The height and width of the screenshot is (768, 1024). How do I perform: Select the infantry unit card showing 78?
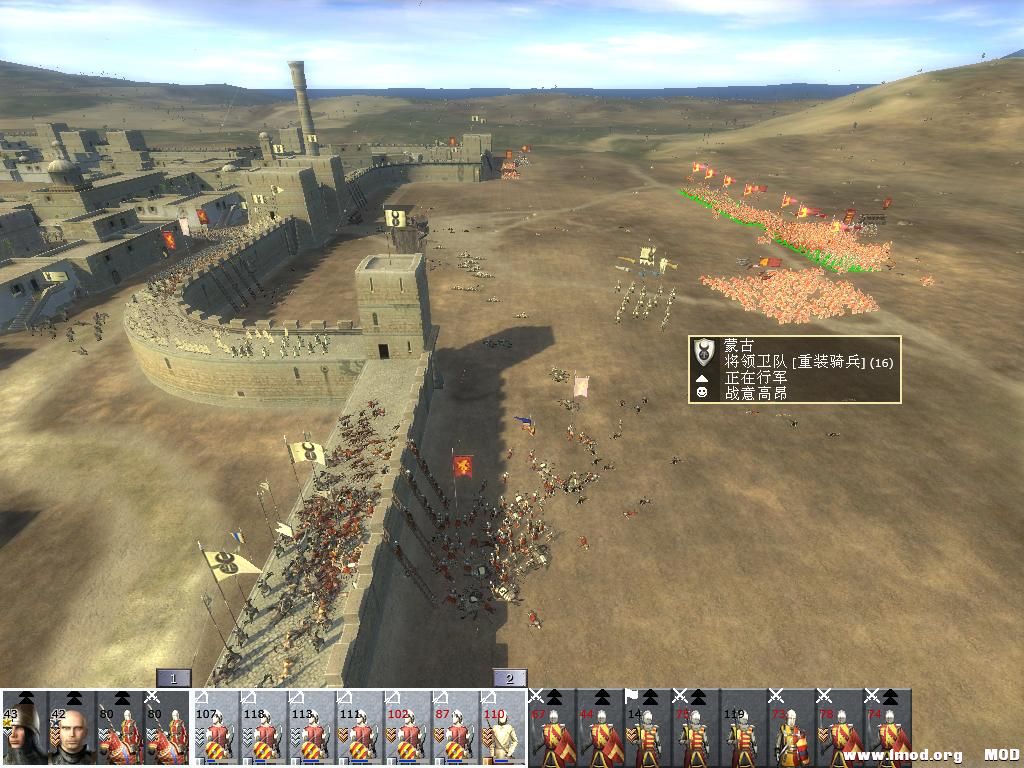click(840, 728)
